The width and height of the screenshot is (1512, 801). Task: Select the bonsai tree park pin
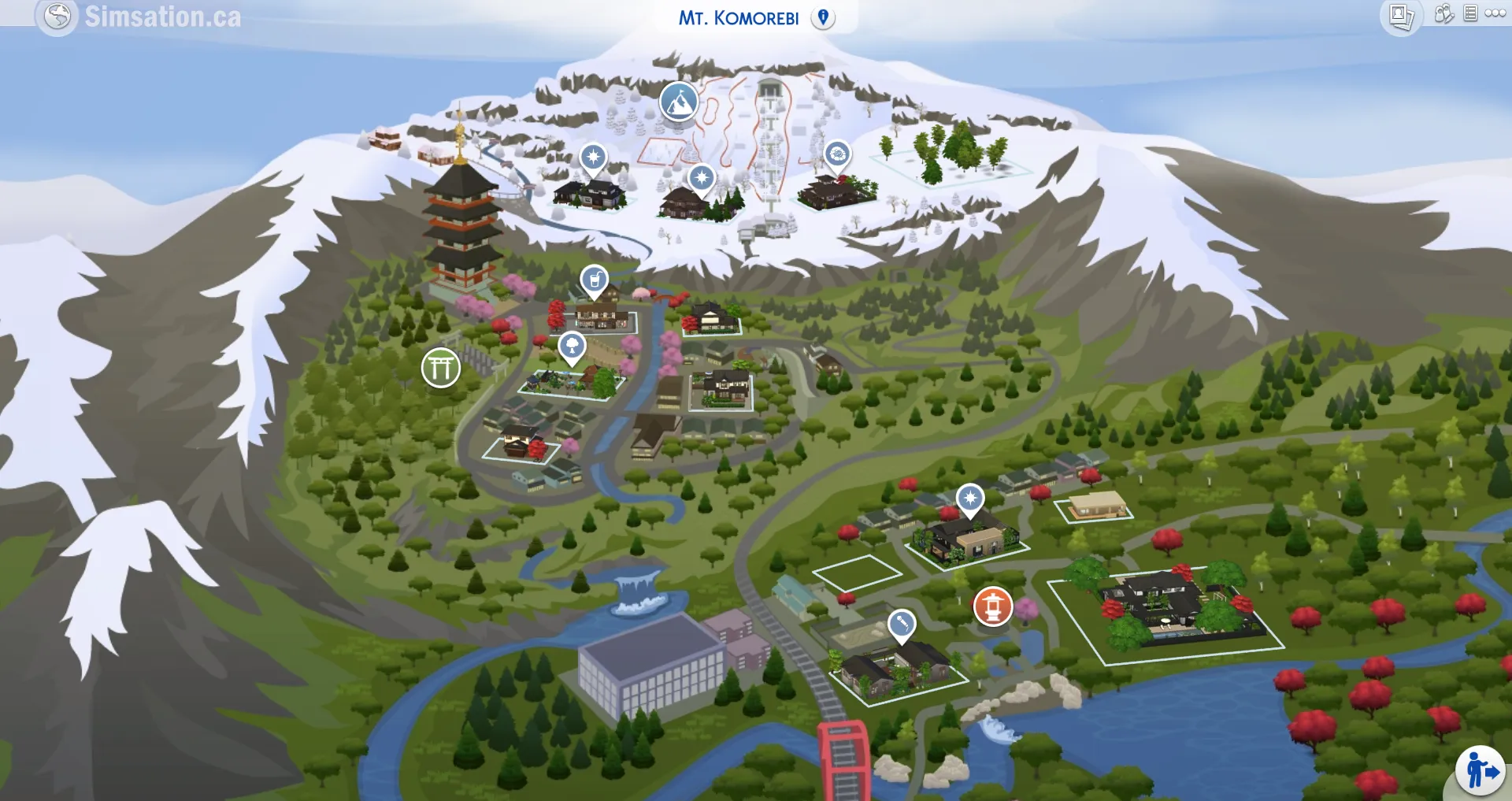click(574, 344)
